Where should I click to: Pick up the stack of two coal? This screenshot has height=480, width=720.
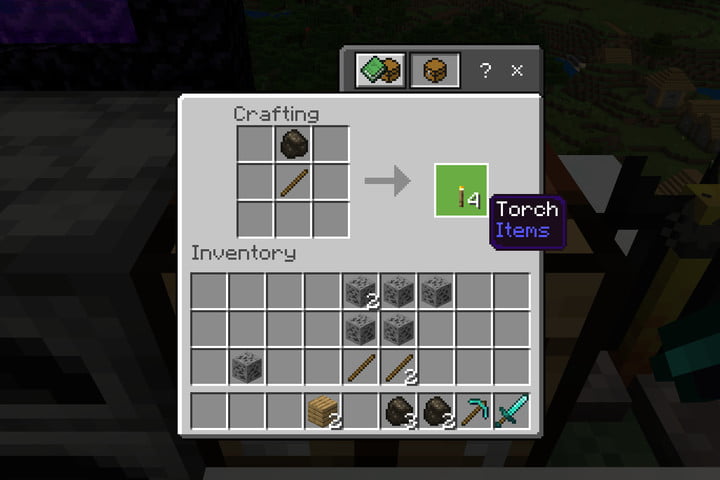point(437,412)
